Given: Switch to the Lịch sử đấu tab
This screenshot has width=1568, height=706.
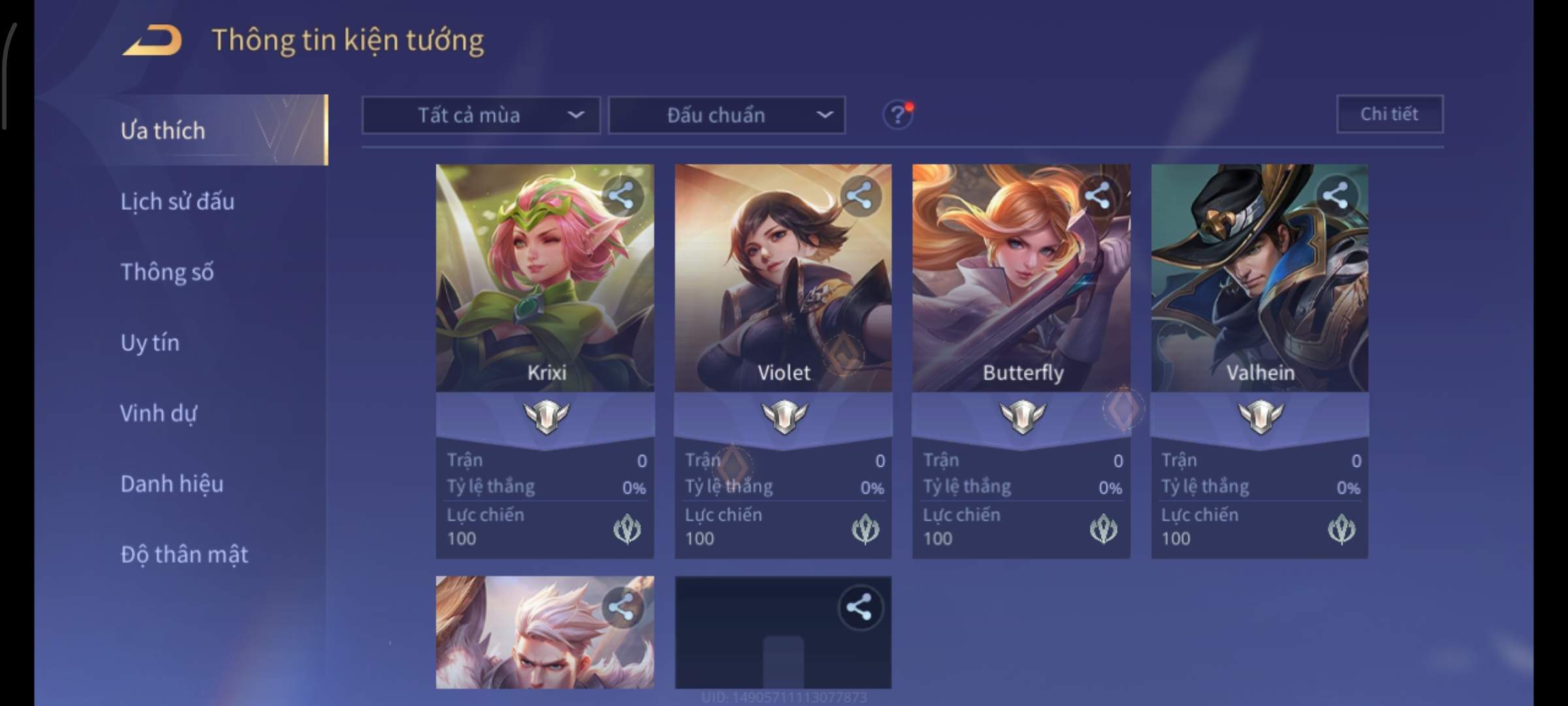Looking at the screenshot, I should click(177, 201).
